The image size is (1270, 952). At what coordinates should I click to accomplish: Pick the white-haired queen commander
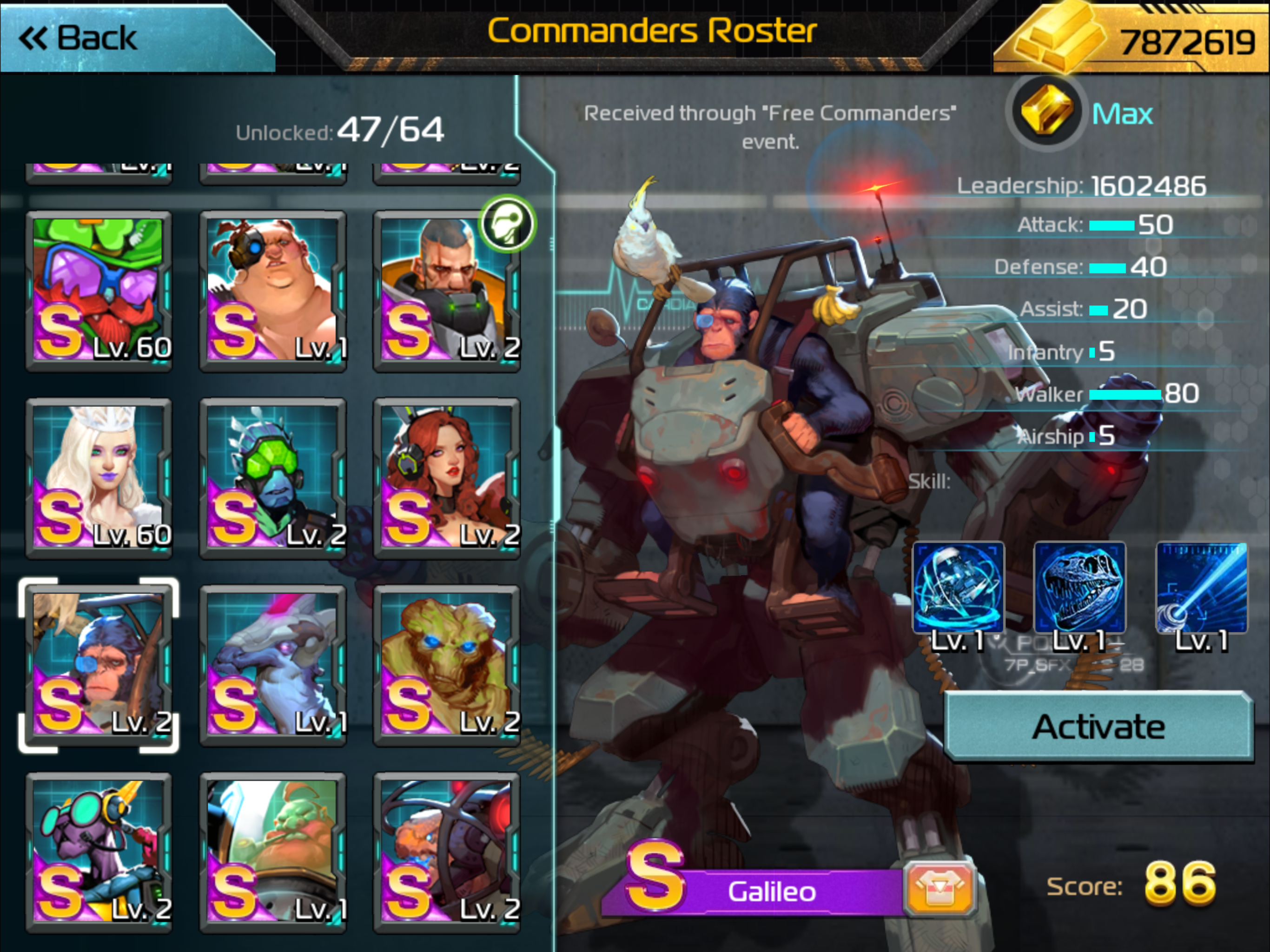(x=99, y=478)
